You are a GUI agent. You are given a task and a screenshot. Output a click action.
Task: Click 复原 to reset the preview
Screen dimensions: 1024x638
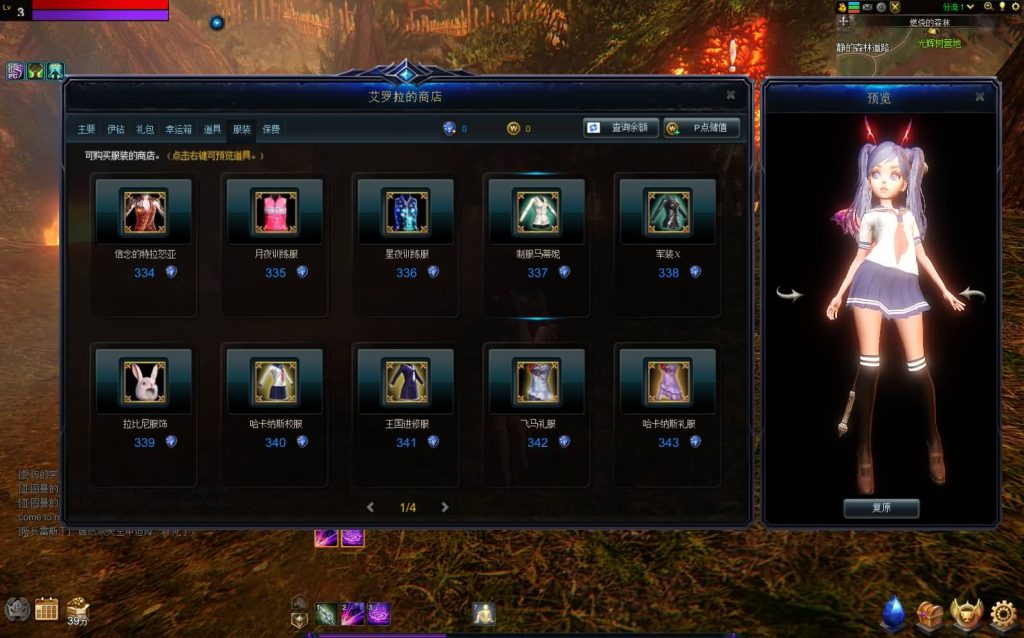tap(881, 508)
